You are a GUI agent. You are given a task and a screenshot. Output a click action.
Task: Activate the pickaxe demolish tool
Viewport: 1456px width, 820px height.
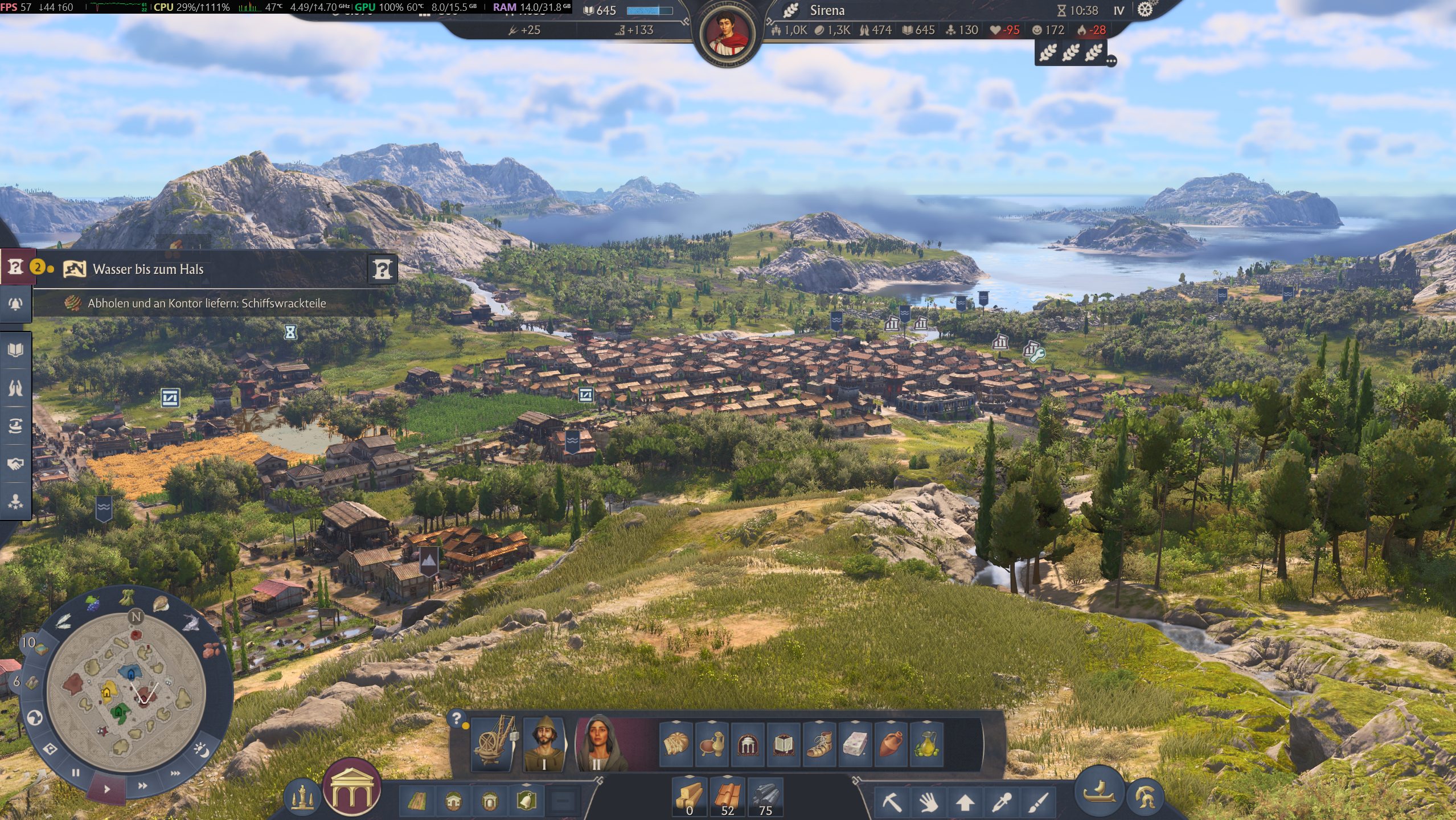892,802
